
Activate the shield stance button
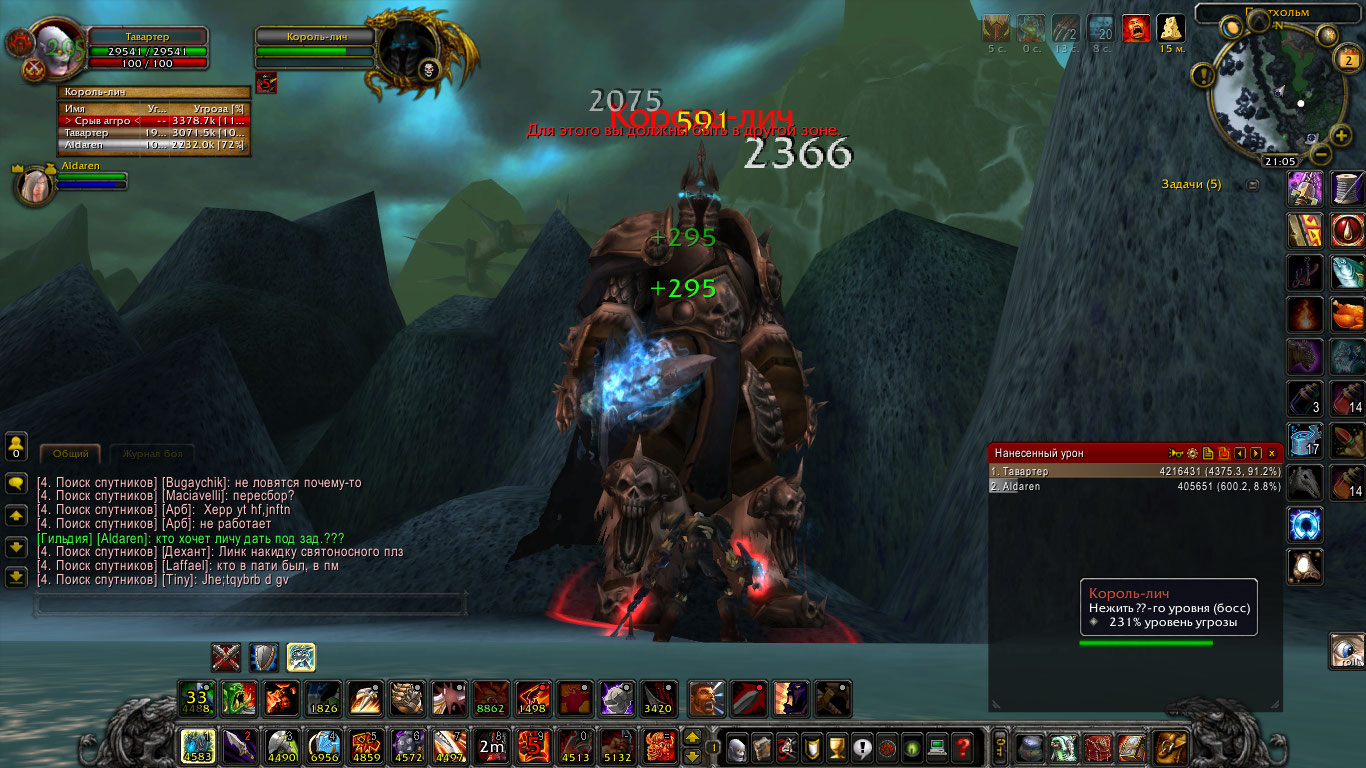click(264, 657)
